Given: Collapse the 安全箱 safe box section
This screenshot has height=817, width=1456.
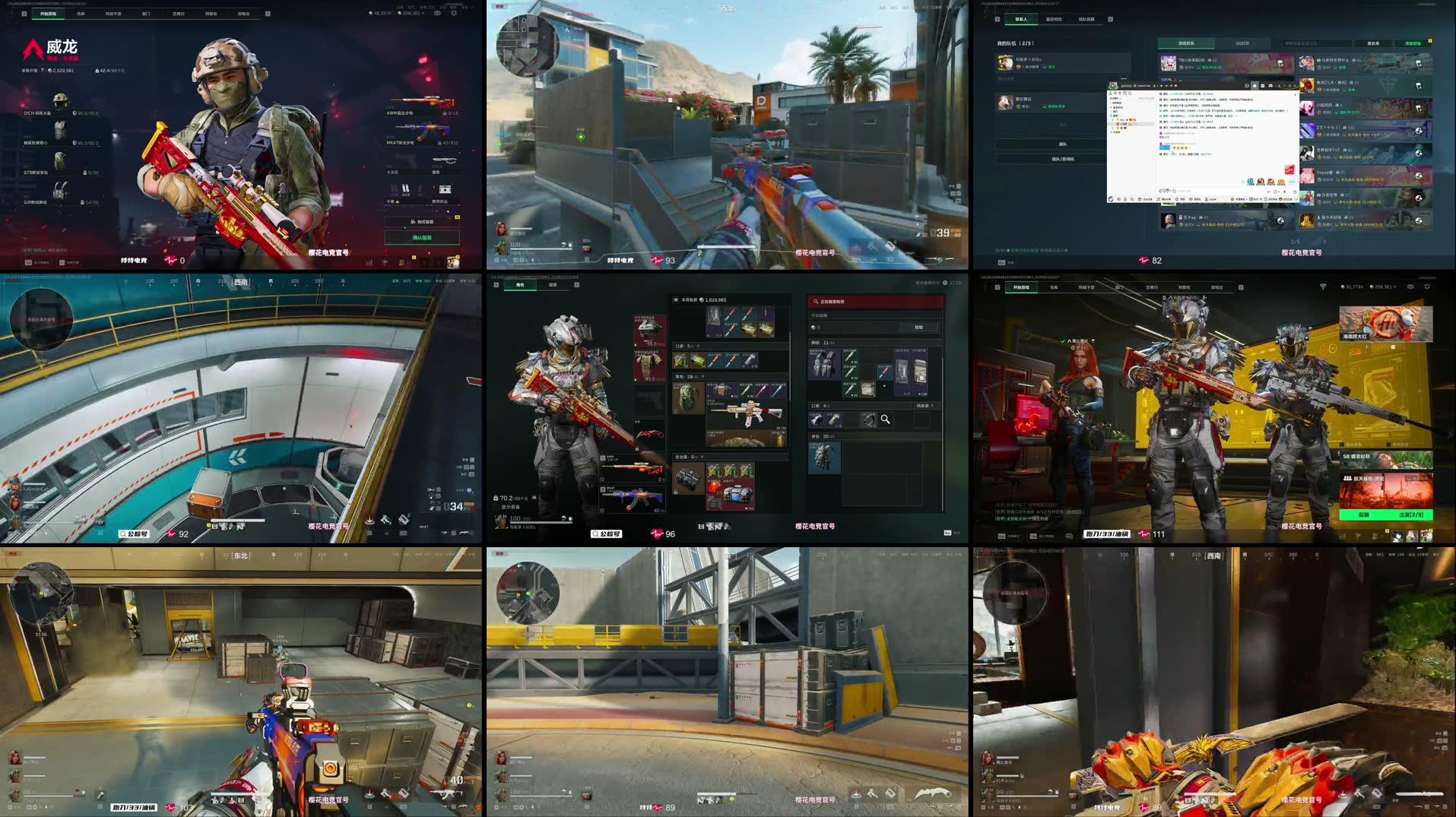Looking at the screenshot, I should (701, 458).
